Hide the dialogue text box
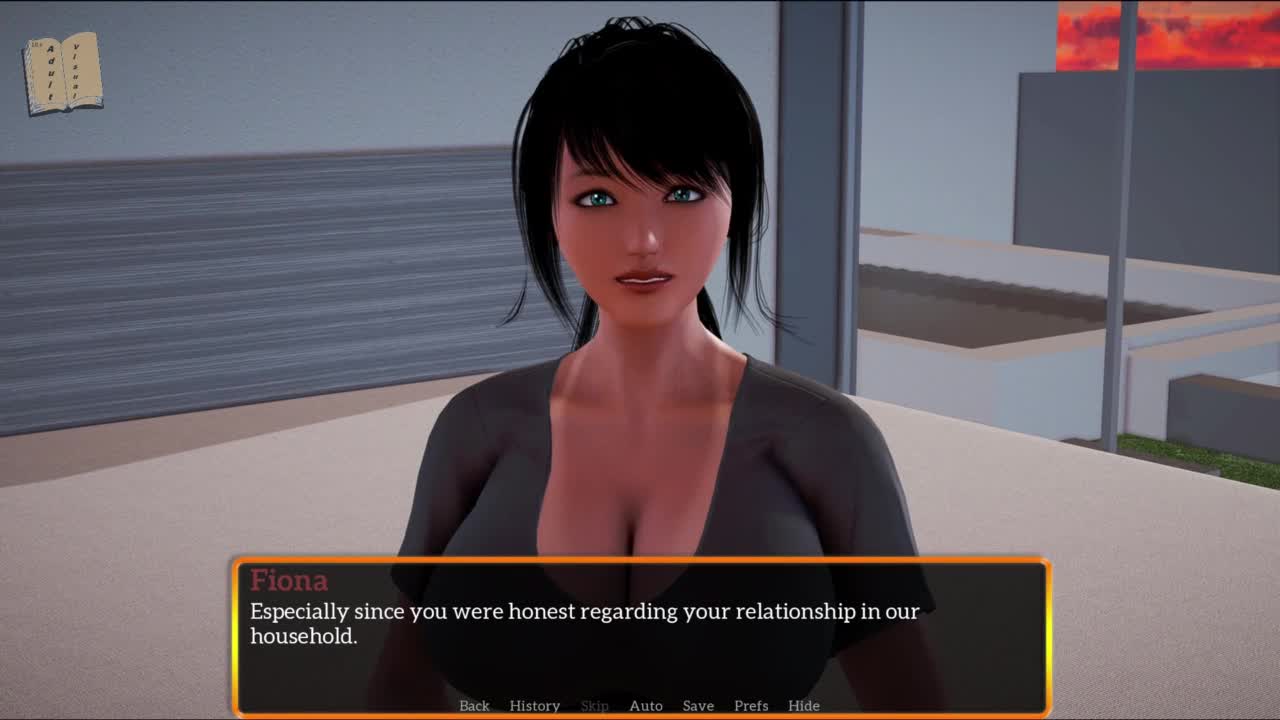The width and height of the screenshot is (1280, 720). point(804,705)
